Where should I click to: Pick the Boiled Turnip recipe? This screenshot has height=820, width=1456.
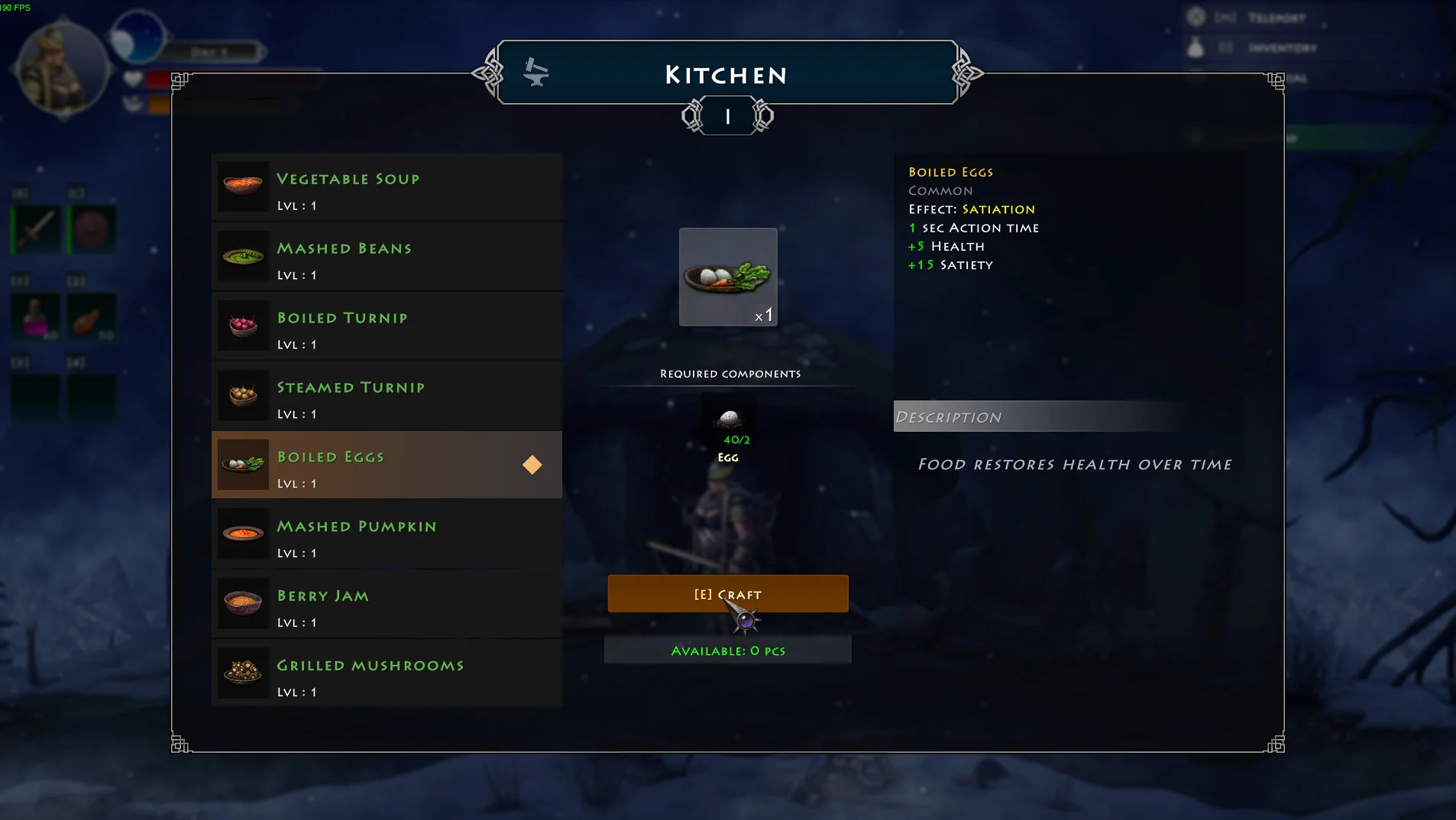(x=387, y=326)
